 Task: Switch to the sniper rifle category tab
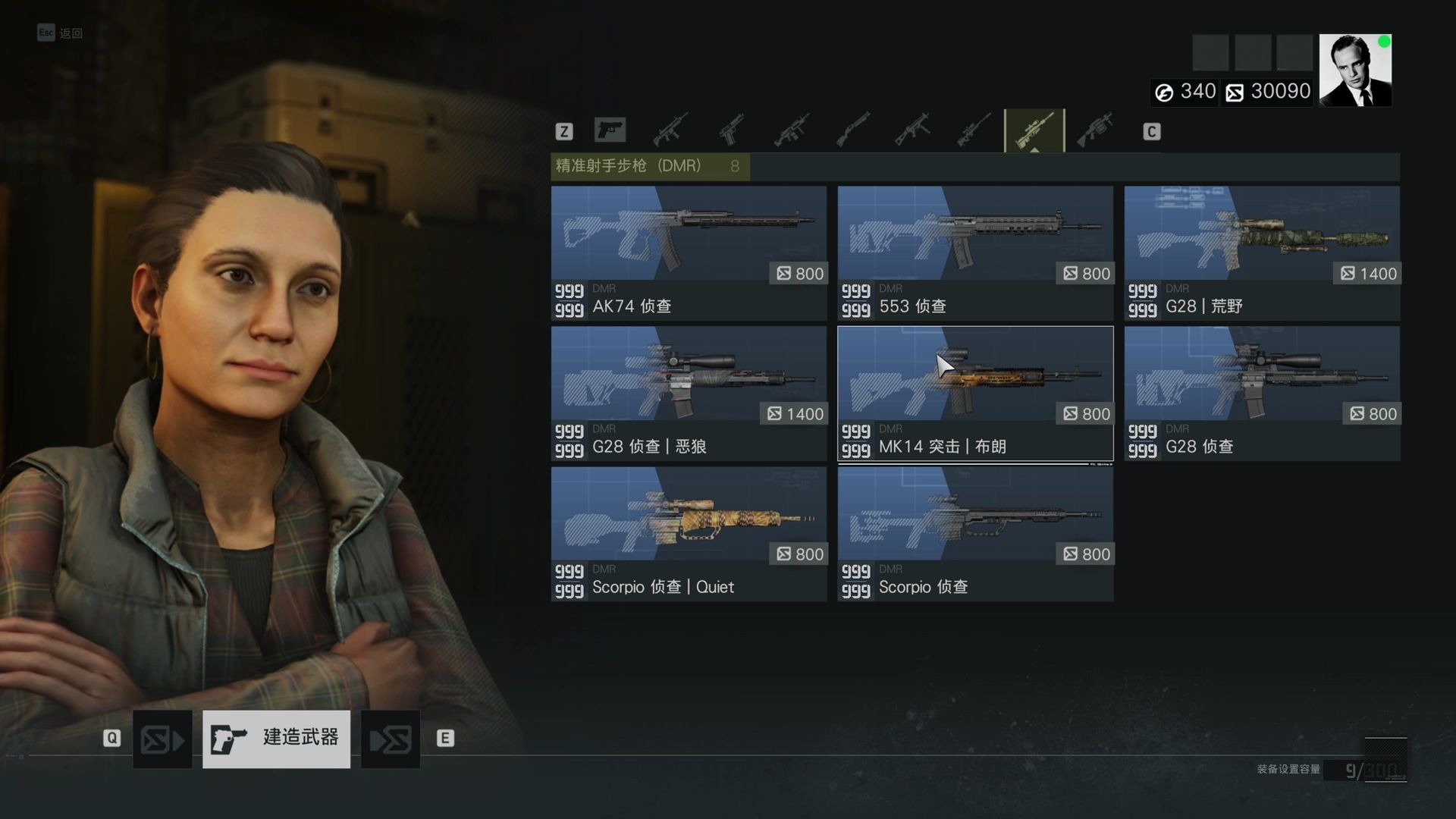(x=974, y=130)
